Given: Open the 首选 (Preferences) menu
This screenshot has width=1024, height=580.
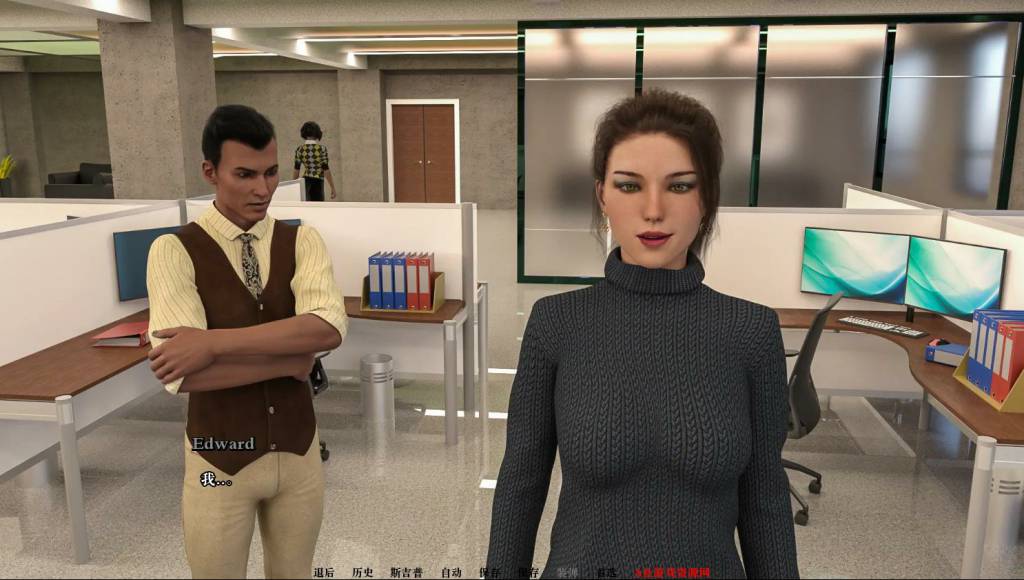Looking at the screenshot, I should [606, 573].
